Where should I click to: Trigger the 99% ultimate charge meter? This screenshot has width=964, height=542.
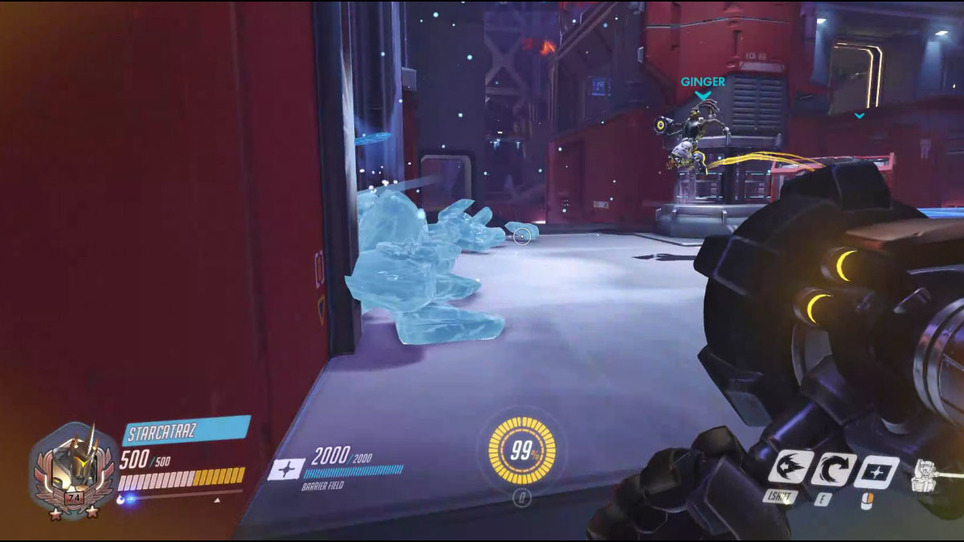pyautogui.click(x=522, y=451)
